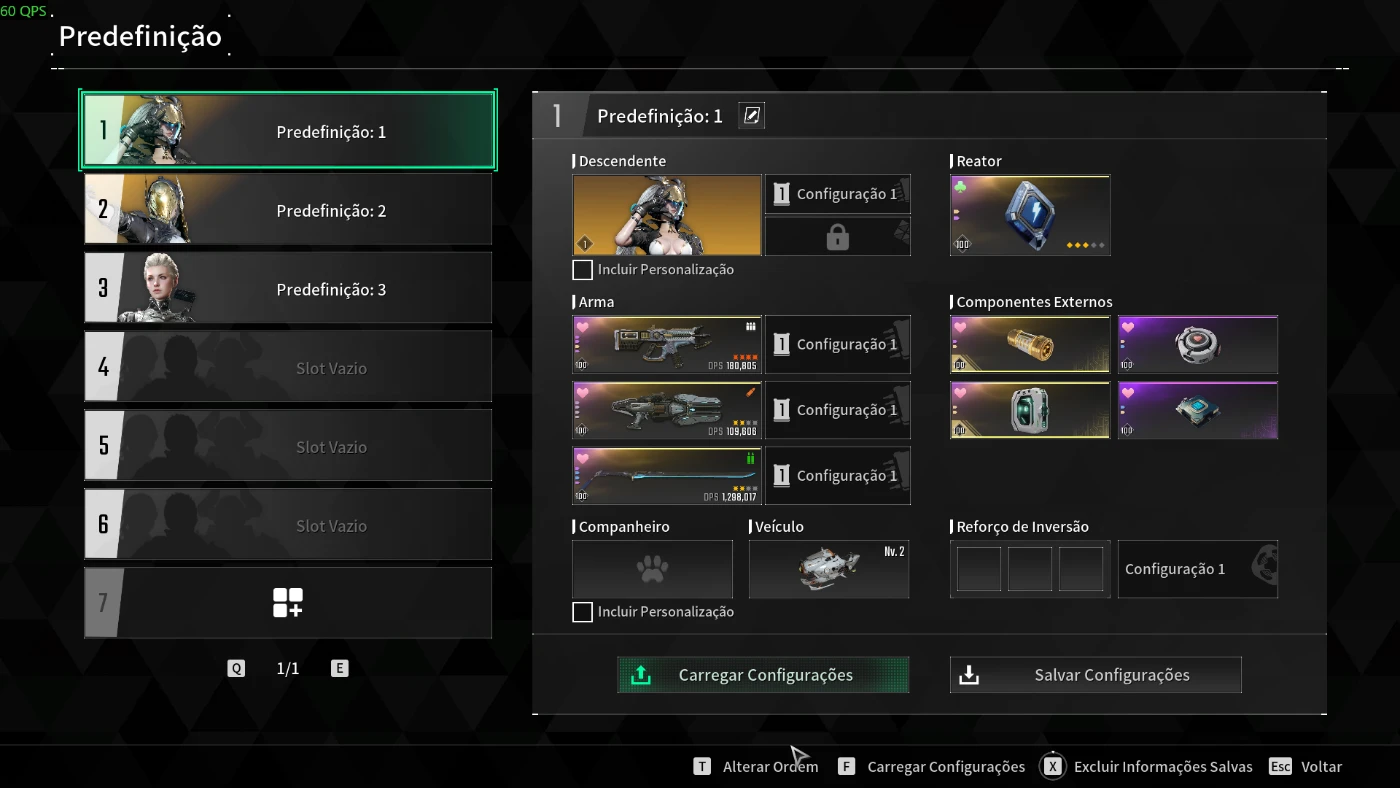The image size is (1400, 788).
Task: Add a new preset slot with plus icon
Action: [x=288, y=603]
